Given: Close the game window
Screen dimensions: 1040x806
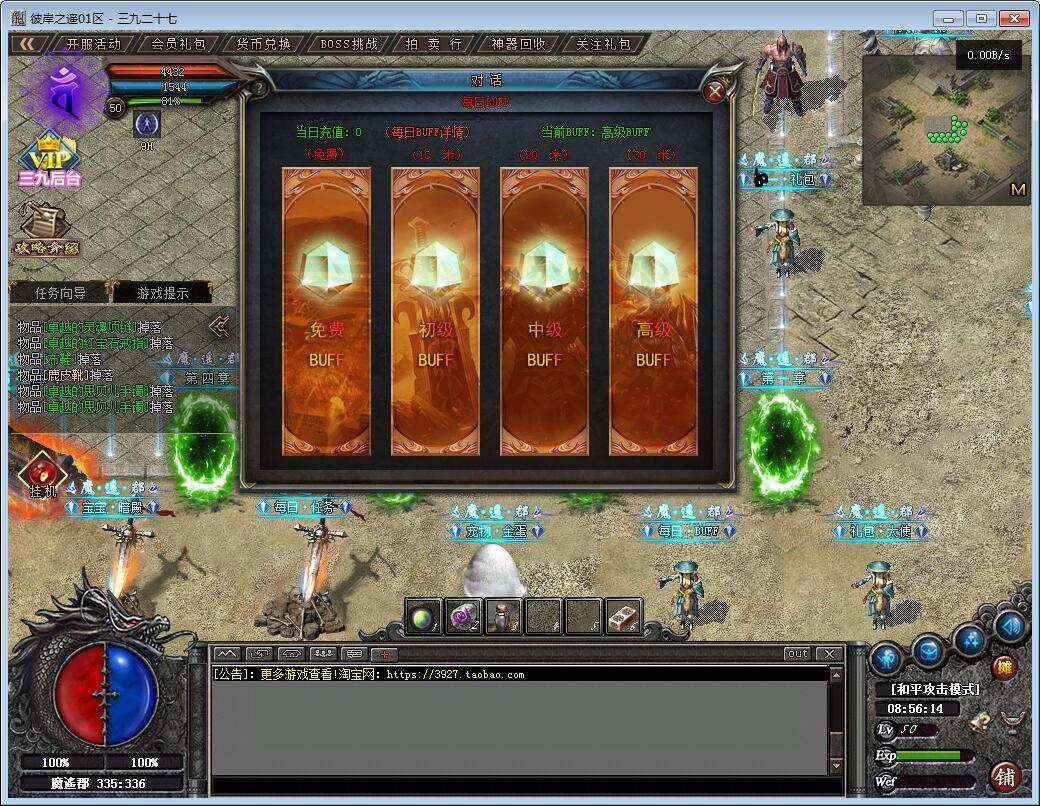Looking at the screenshot, I should (x=1014, y=18).
